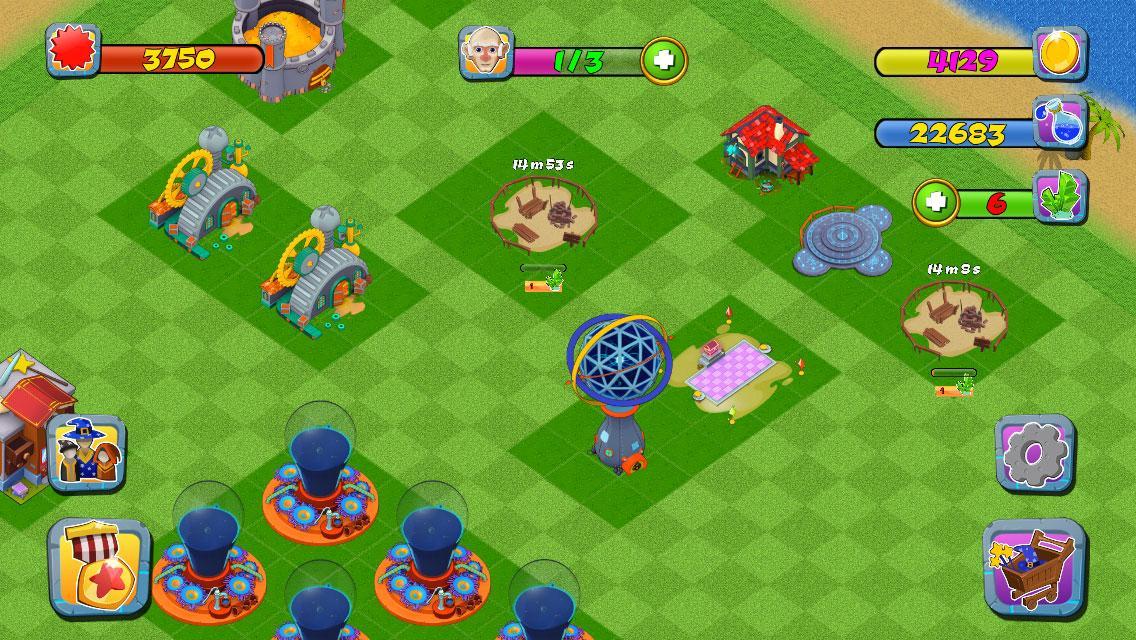Tap the red star badge icon
Screen dimensions: 1136x640
pos(74,50)
